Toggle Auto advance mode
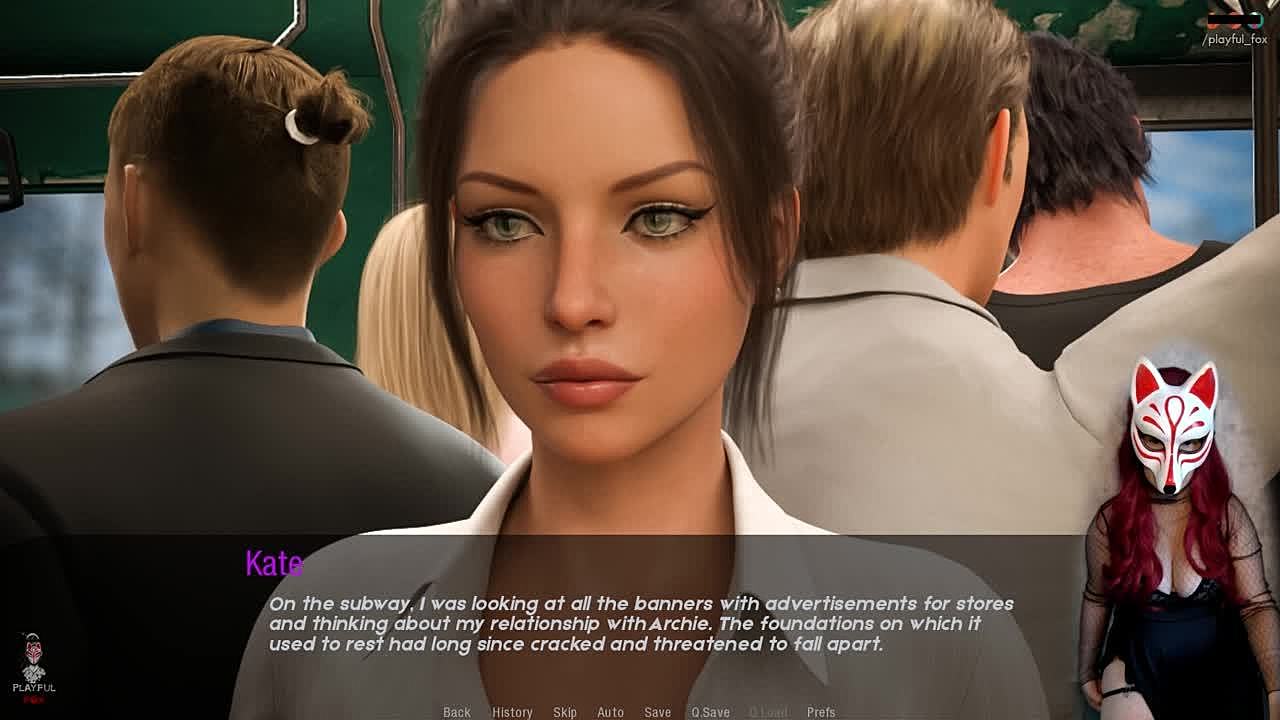 coord(610,712)
